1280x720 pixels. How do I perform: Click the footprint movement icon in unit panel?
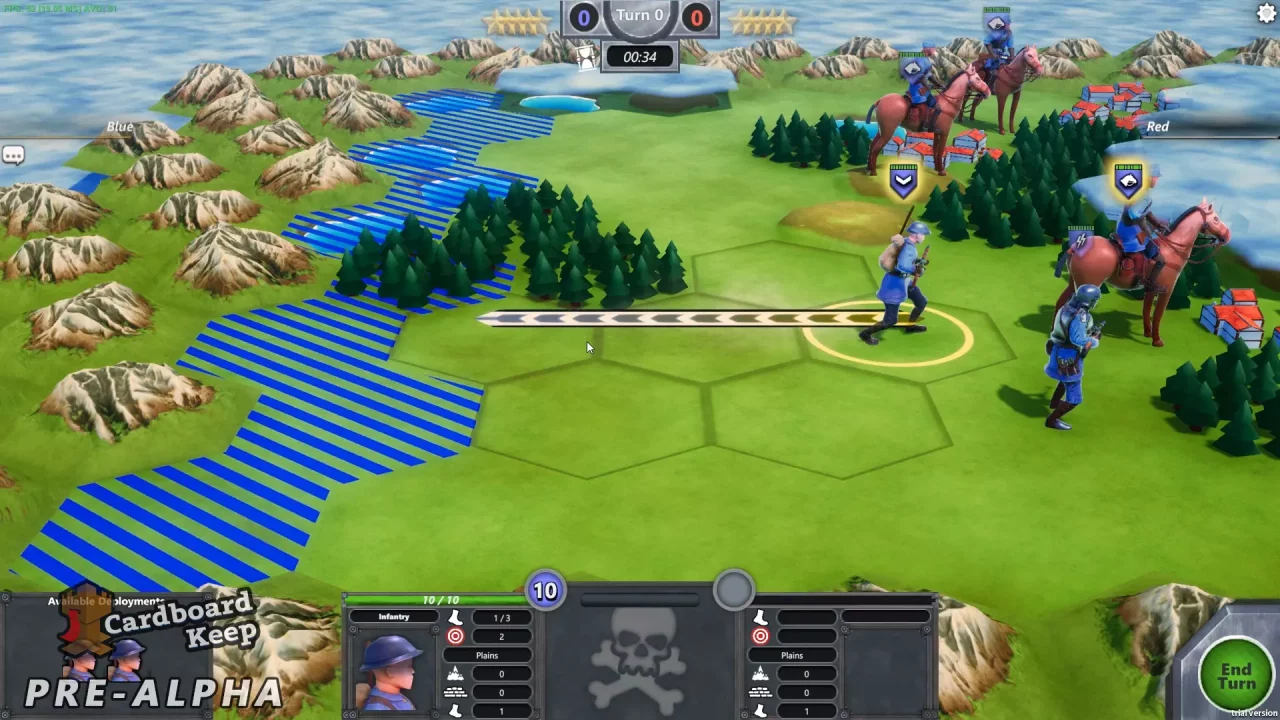(455, 617)
